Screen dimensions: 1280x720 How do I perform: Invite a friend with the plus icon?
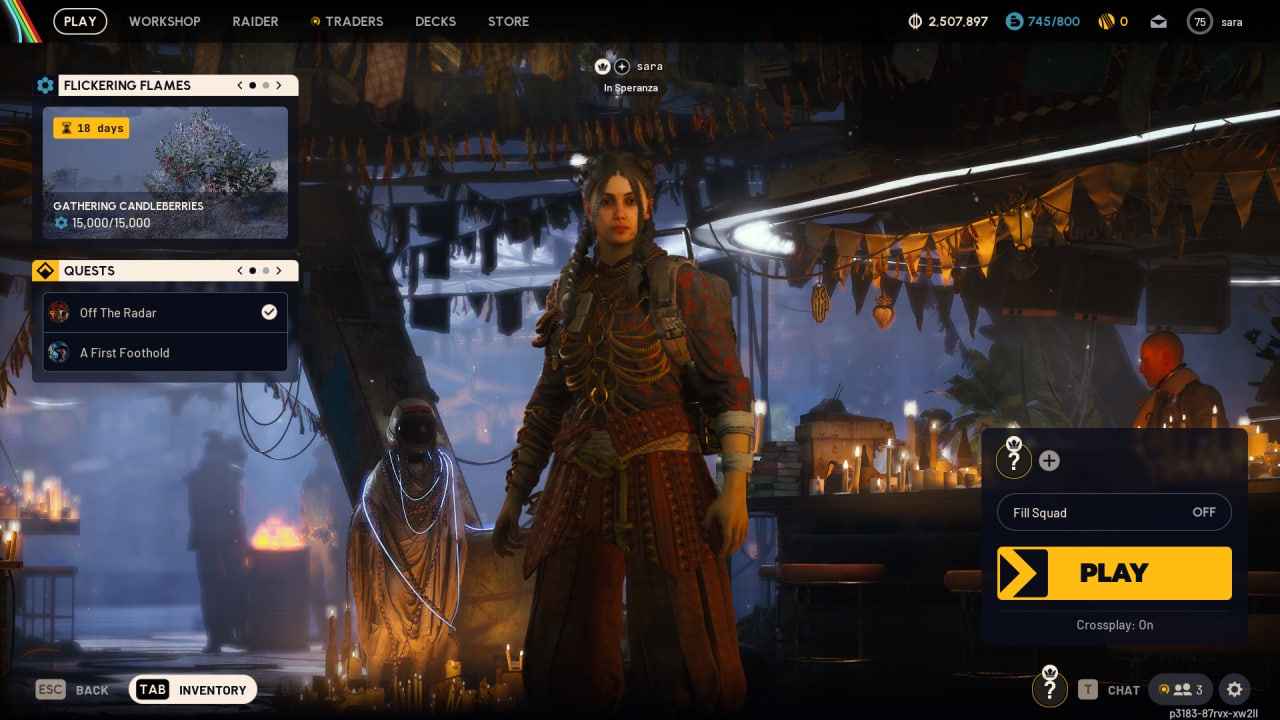pos(1049,460)
